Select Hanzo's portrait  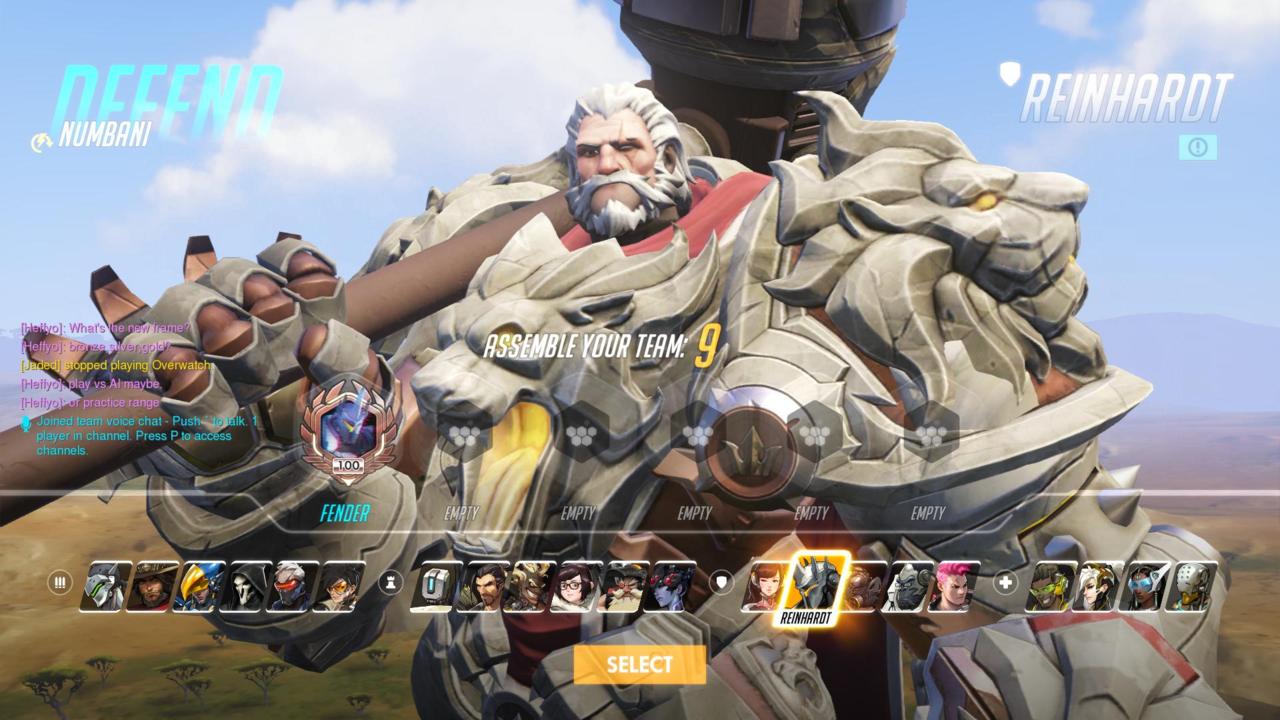pos(481,587)
